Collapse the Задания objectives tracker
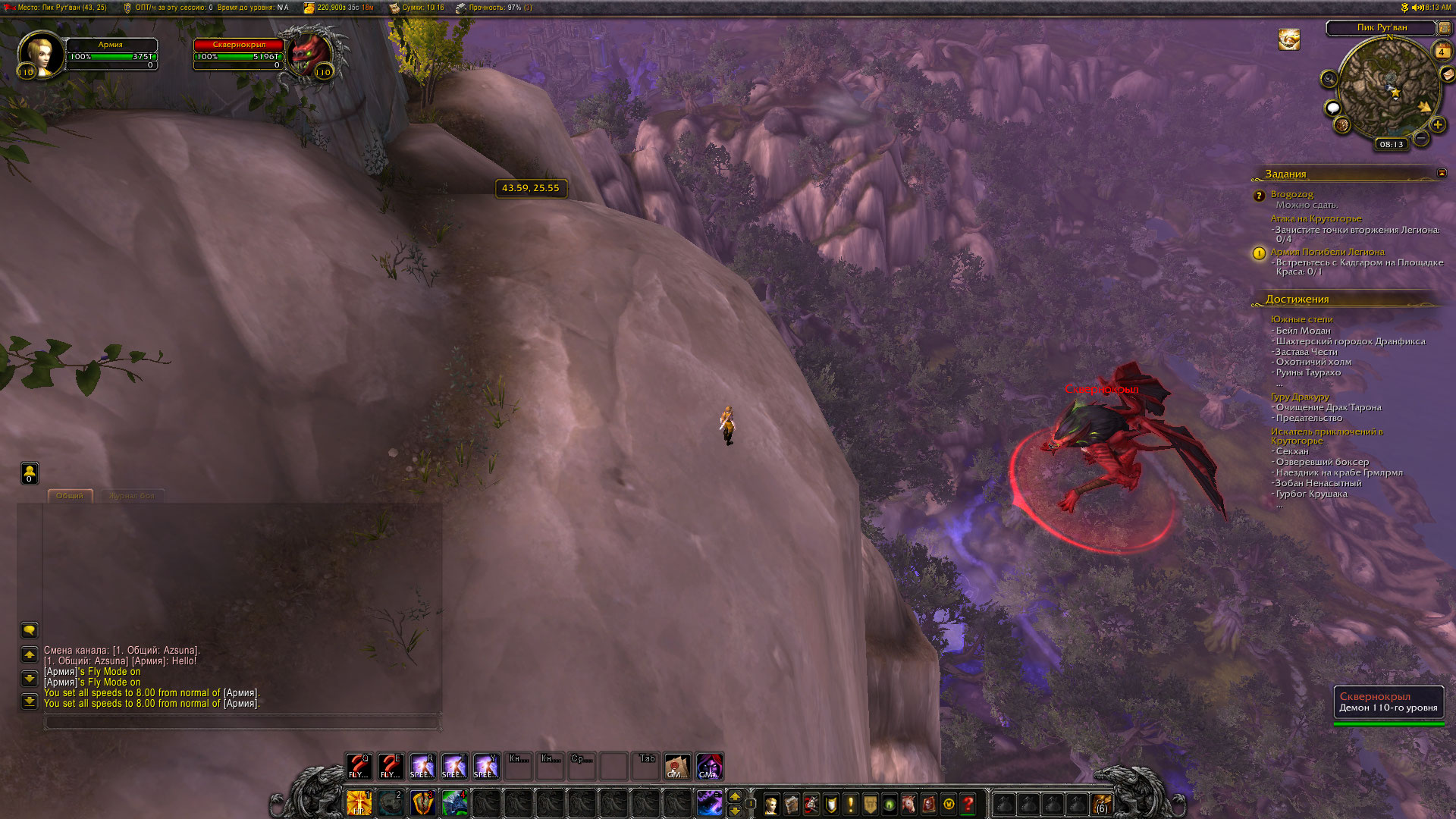 coord(1442,174)
